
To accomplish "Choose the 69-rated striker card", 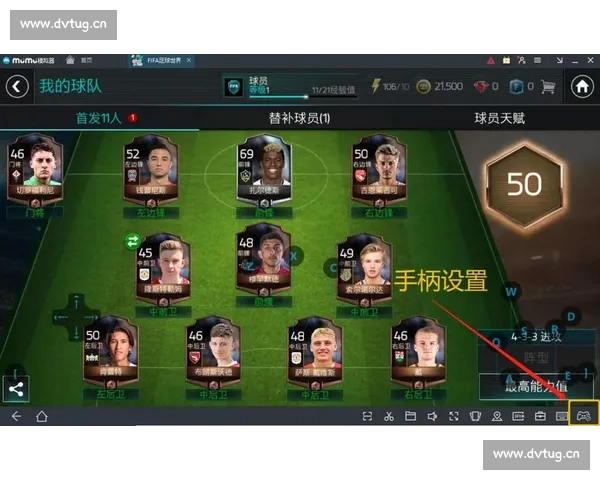I will [263, 176].
